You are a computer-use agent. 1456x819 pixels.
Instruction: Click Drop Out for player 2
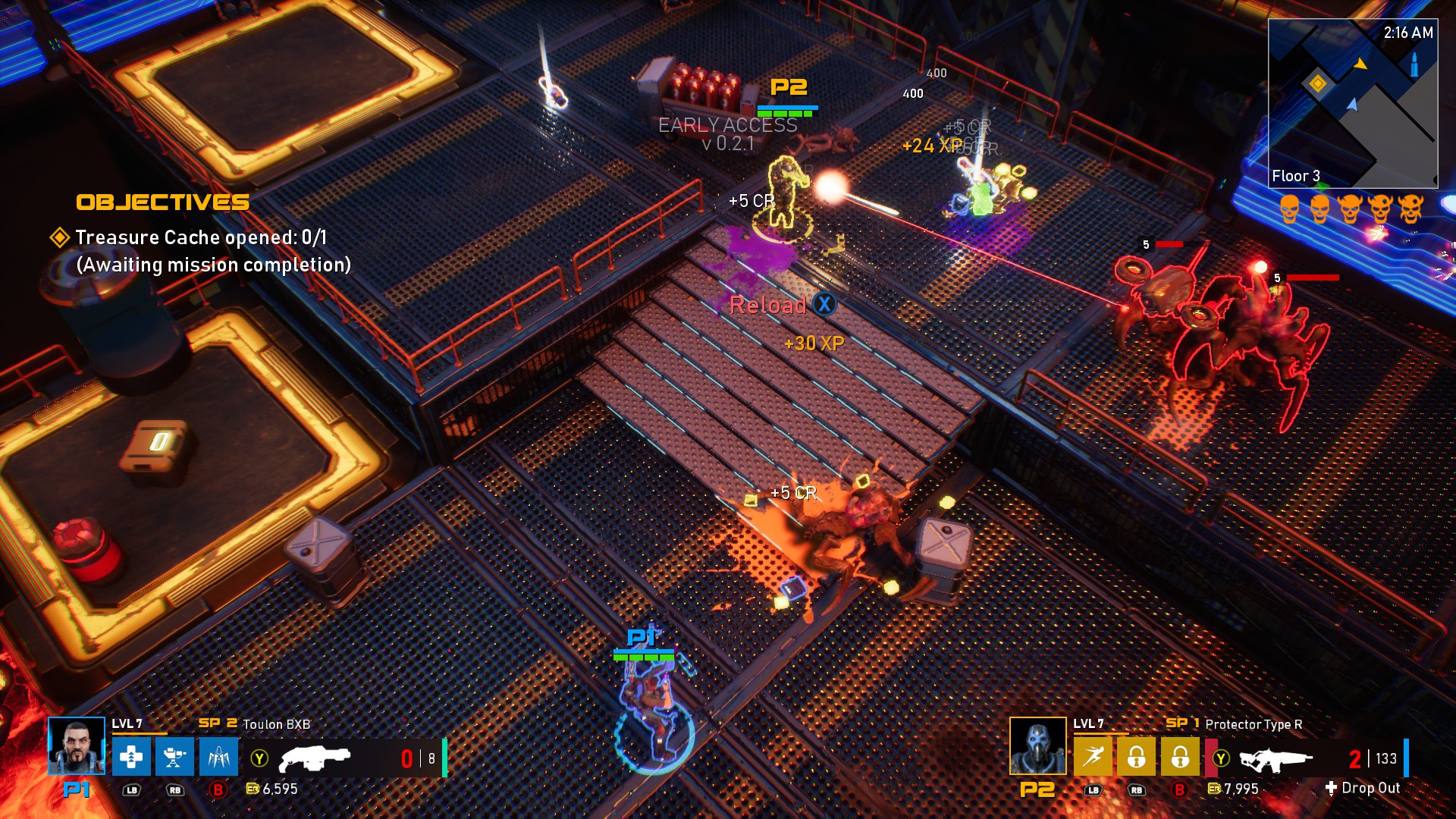pos(1370,789)
